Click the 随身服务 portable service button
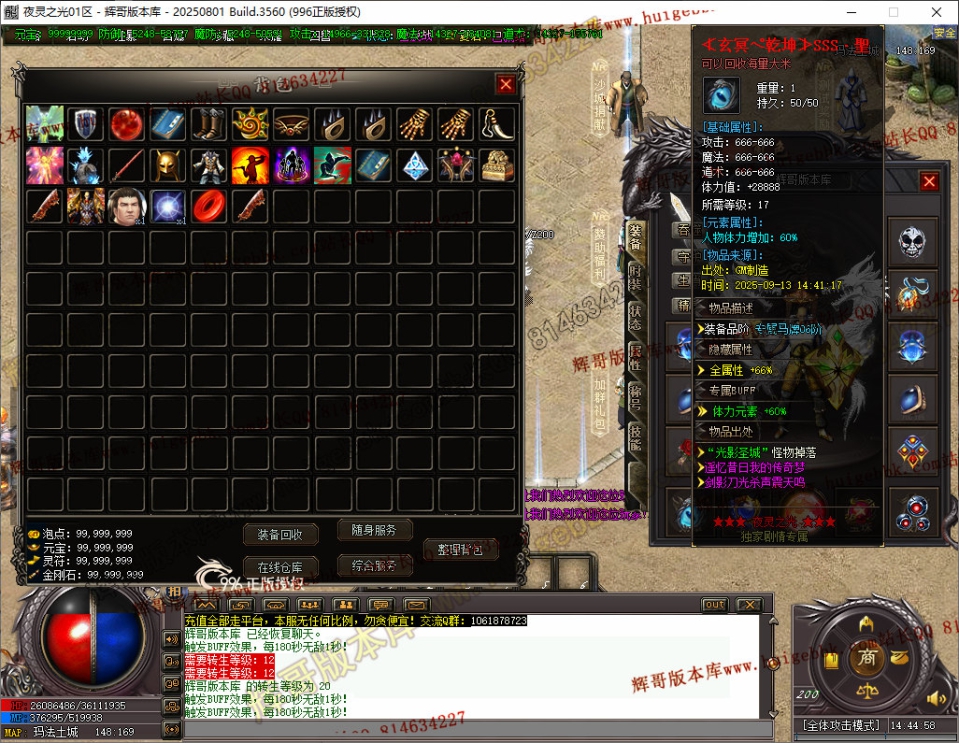Screen dimensions: 959x743 [x=374, y=530]
